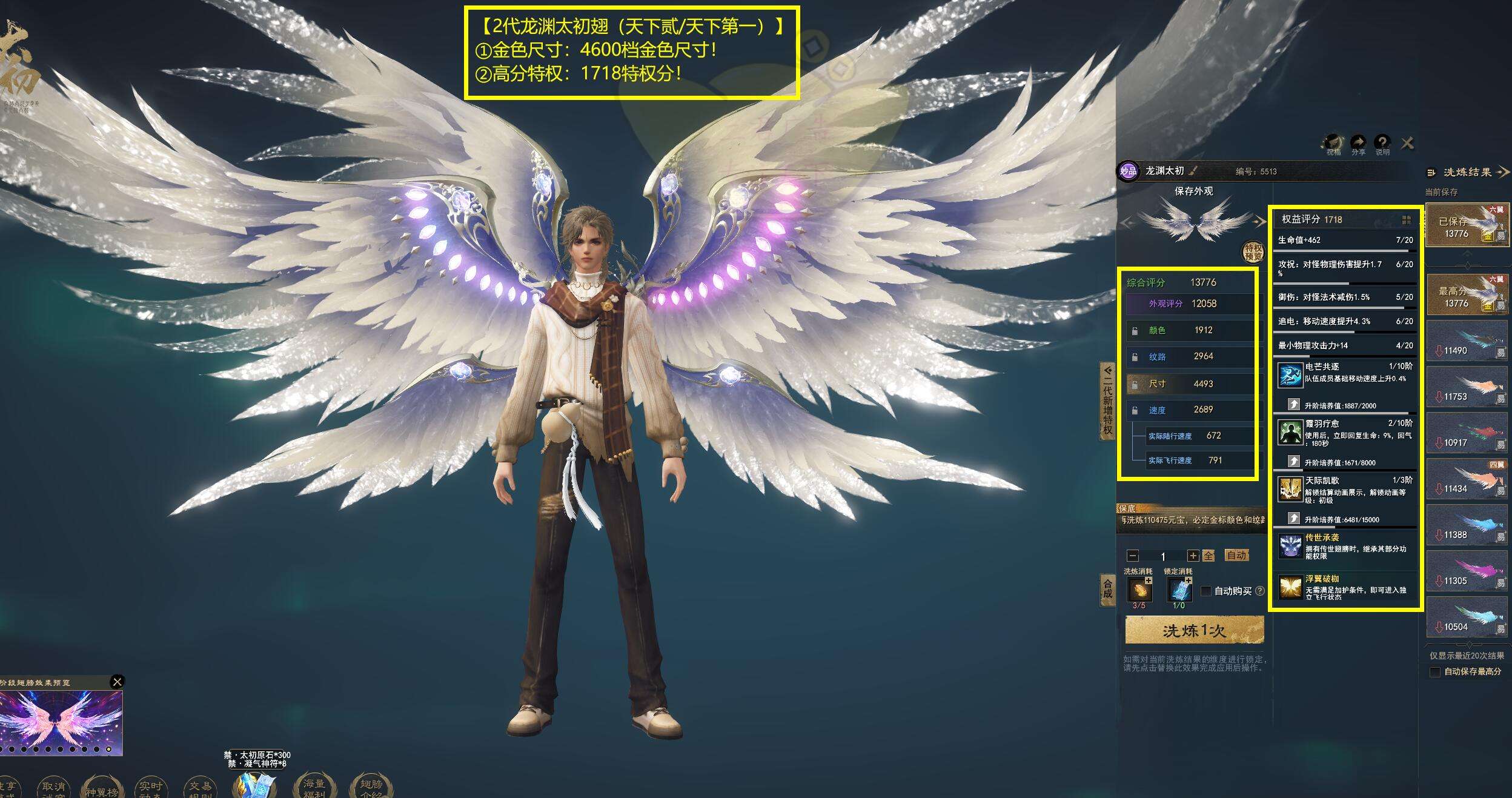Show next saved appearance with right arrow
Screen dimensions: 1512x798
click(1260, 222)
